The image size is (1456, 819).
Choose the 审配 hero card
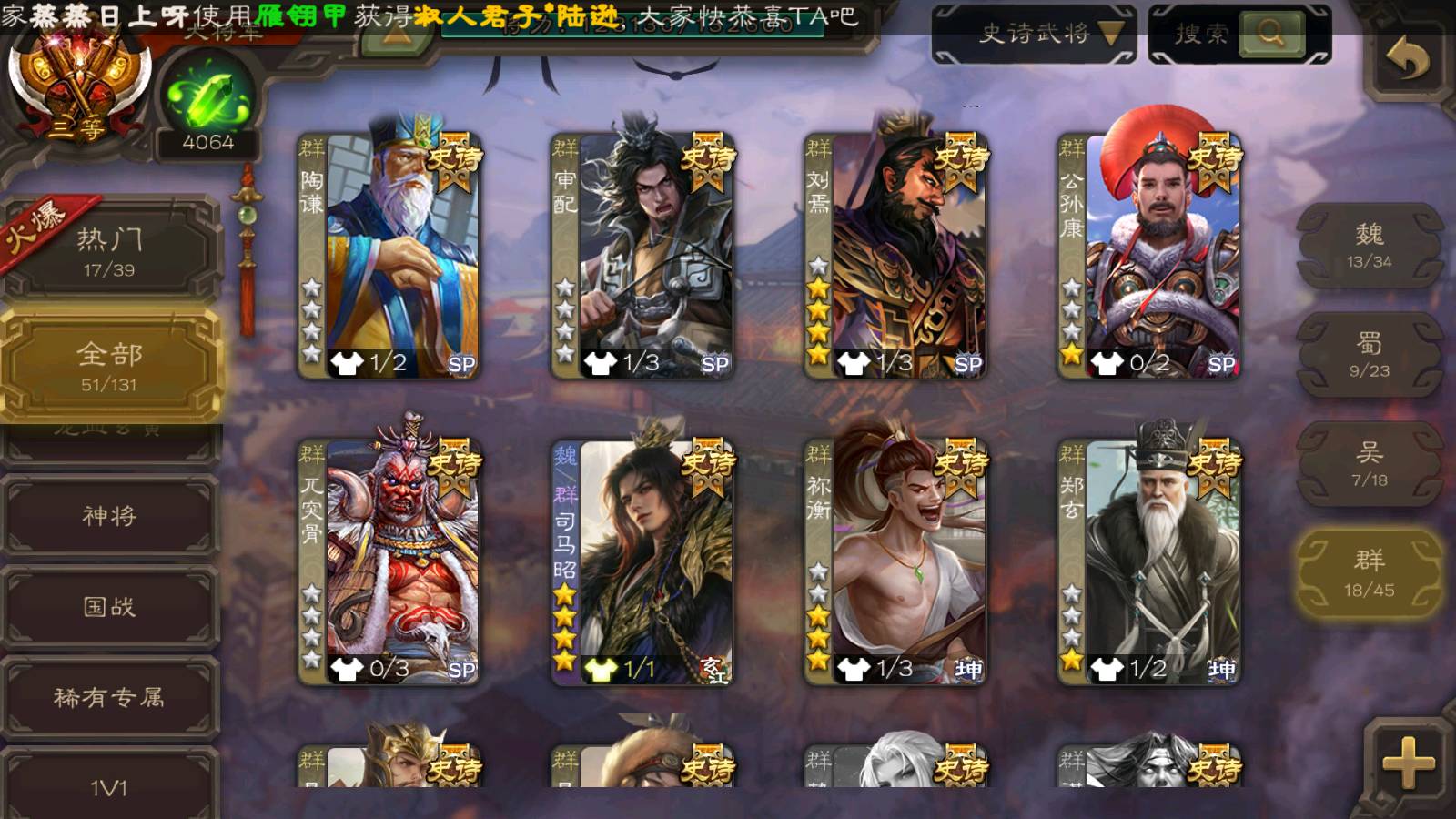[x=642, y=257]
